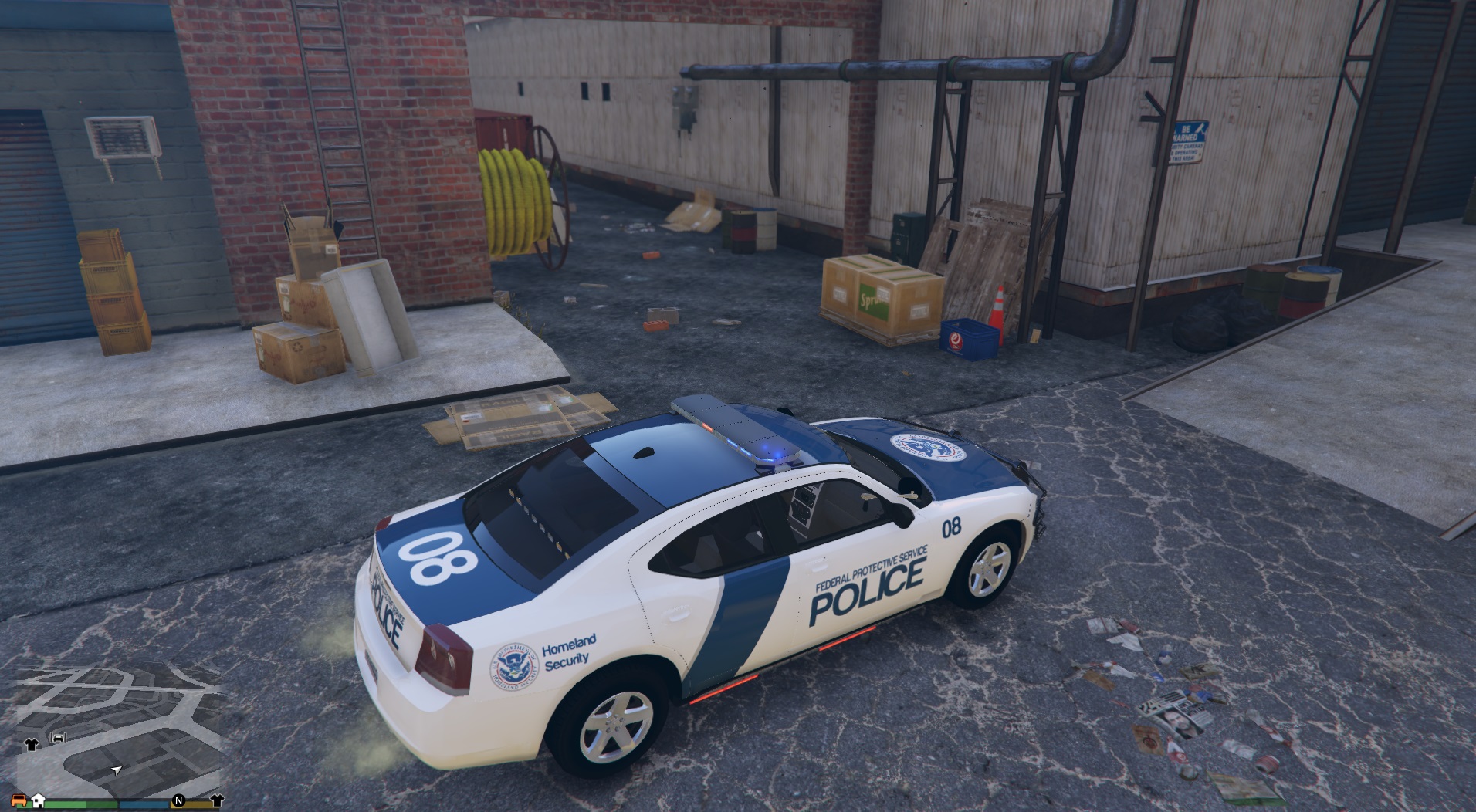Select the white player arrow on the minimap

pyautogui.click(x=117, y=770)
